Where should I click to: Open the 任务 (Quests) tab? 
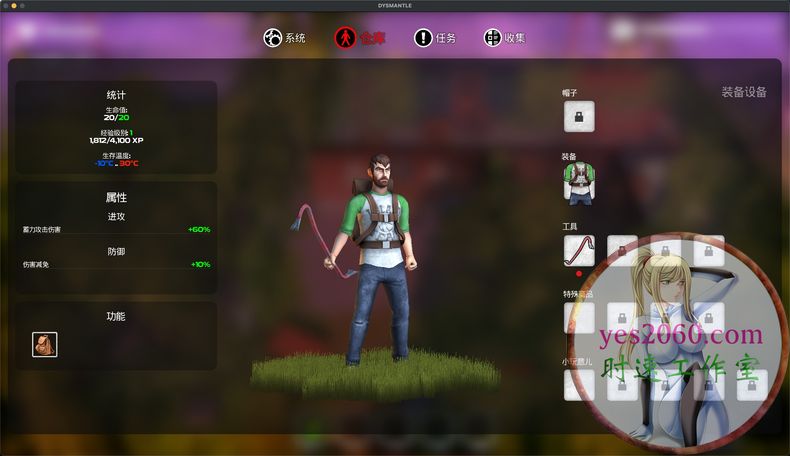(435, 38)
